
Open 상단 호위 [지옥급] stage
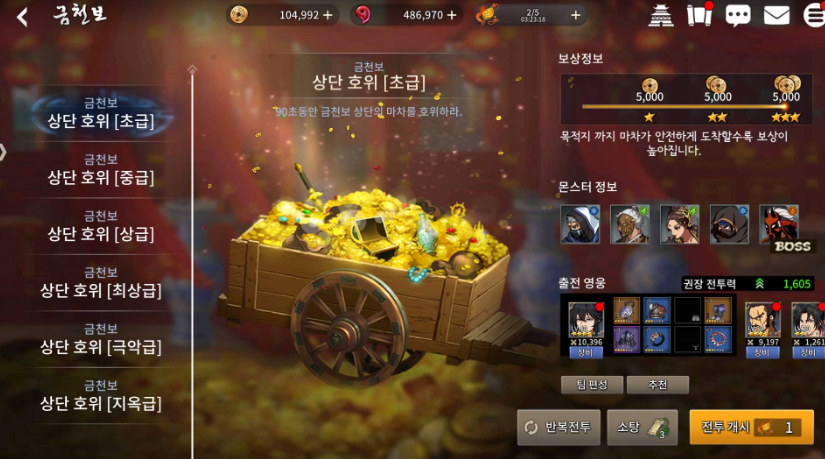tap(100, 395)
